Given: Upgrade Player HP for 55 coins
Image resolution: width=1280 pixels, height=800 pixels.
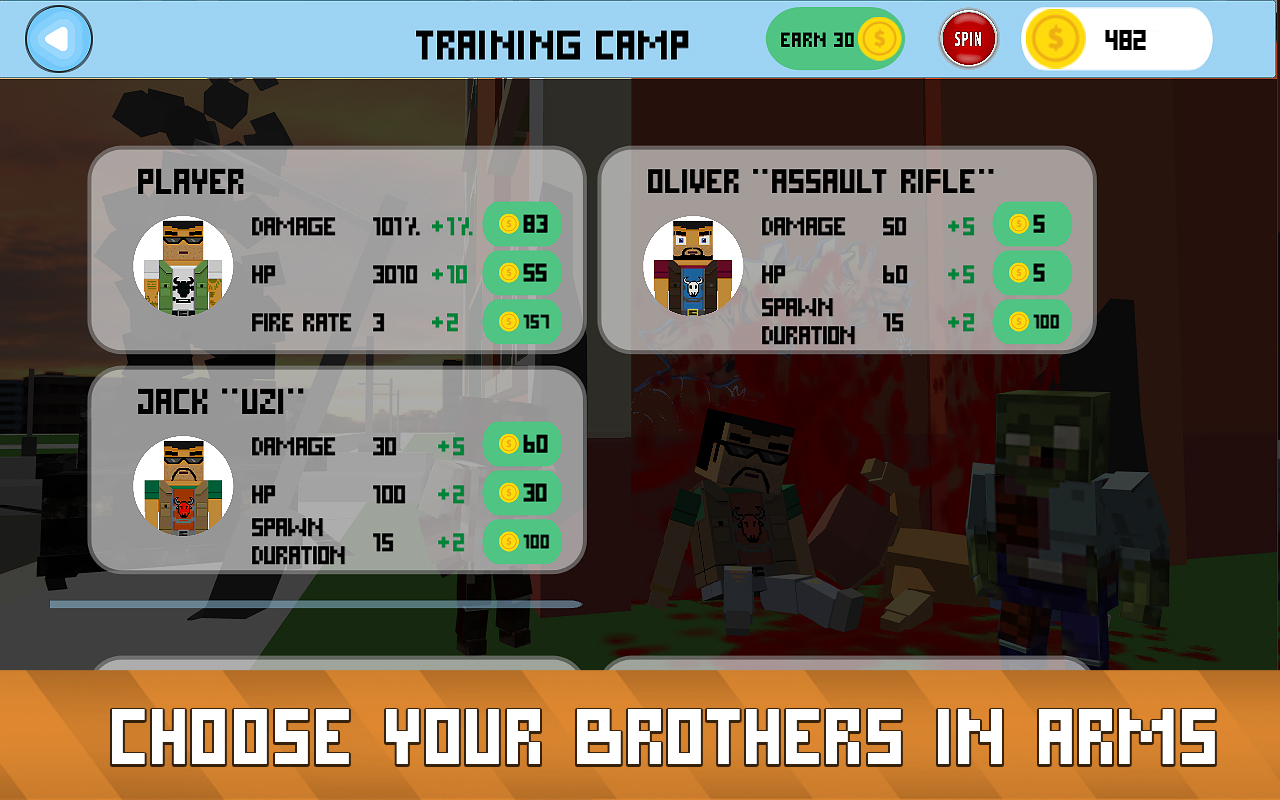Looking at the screenshot, I should (x=523, y=273).
